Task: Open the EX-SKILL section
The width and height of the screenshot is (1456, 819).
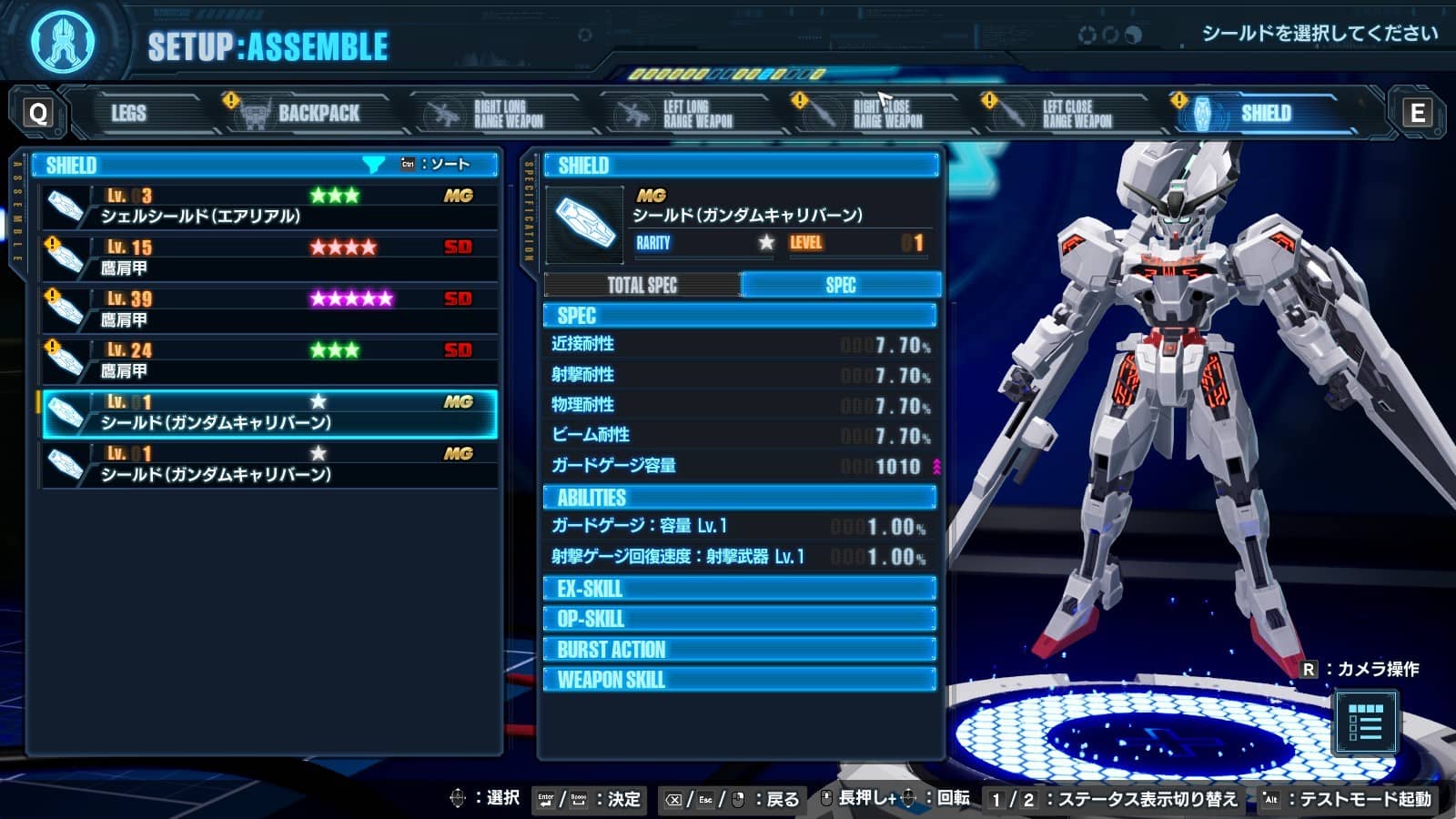Action: 739,589
